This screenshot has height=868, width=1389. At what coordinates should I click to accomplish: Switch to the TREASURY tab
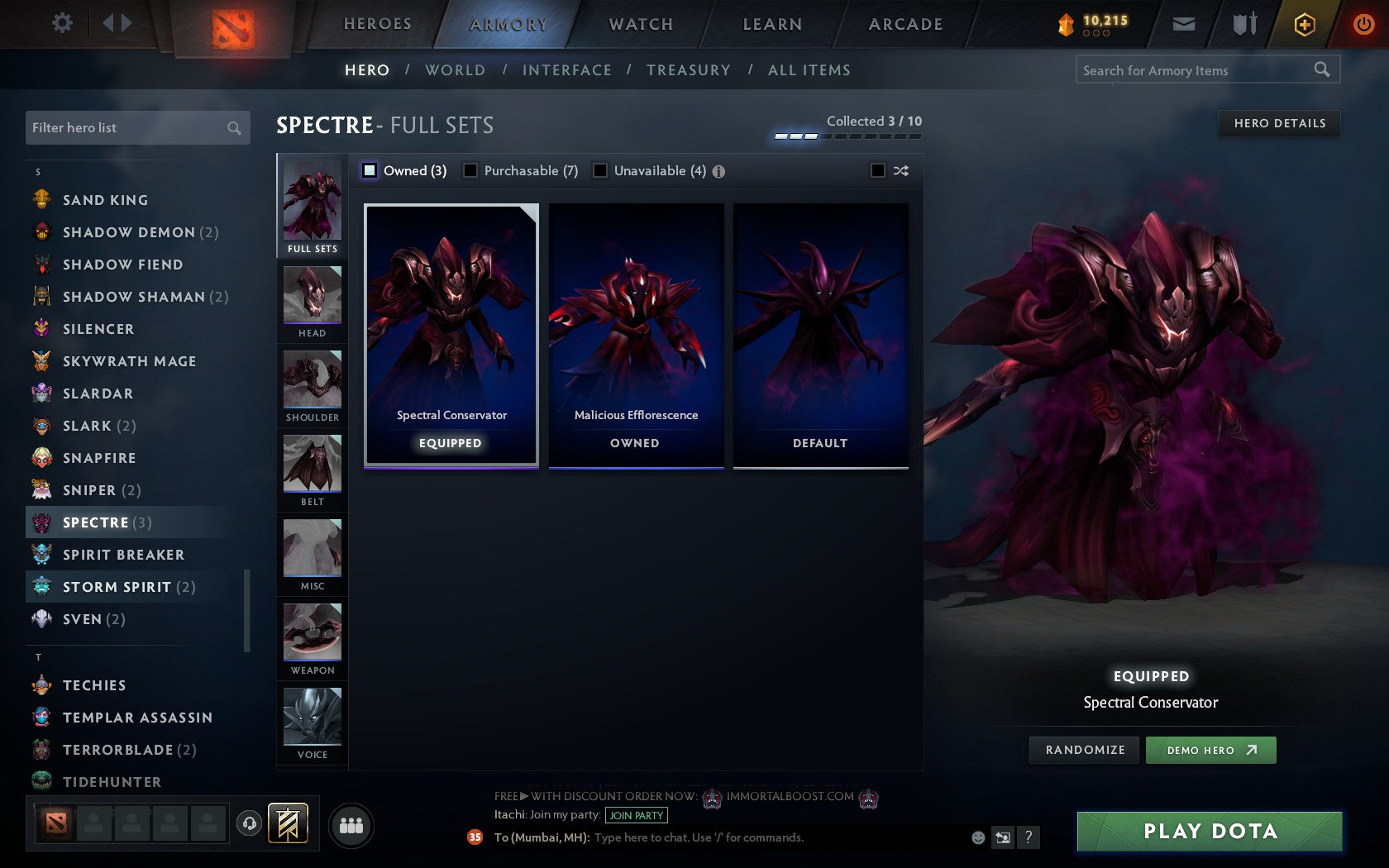pyautogui.click(x=689, y=70)
